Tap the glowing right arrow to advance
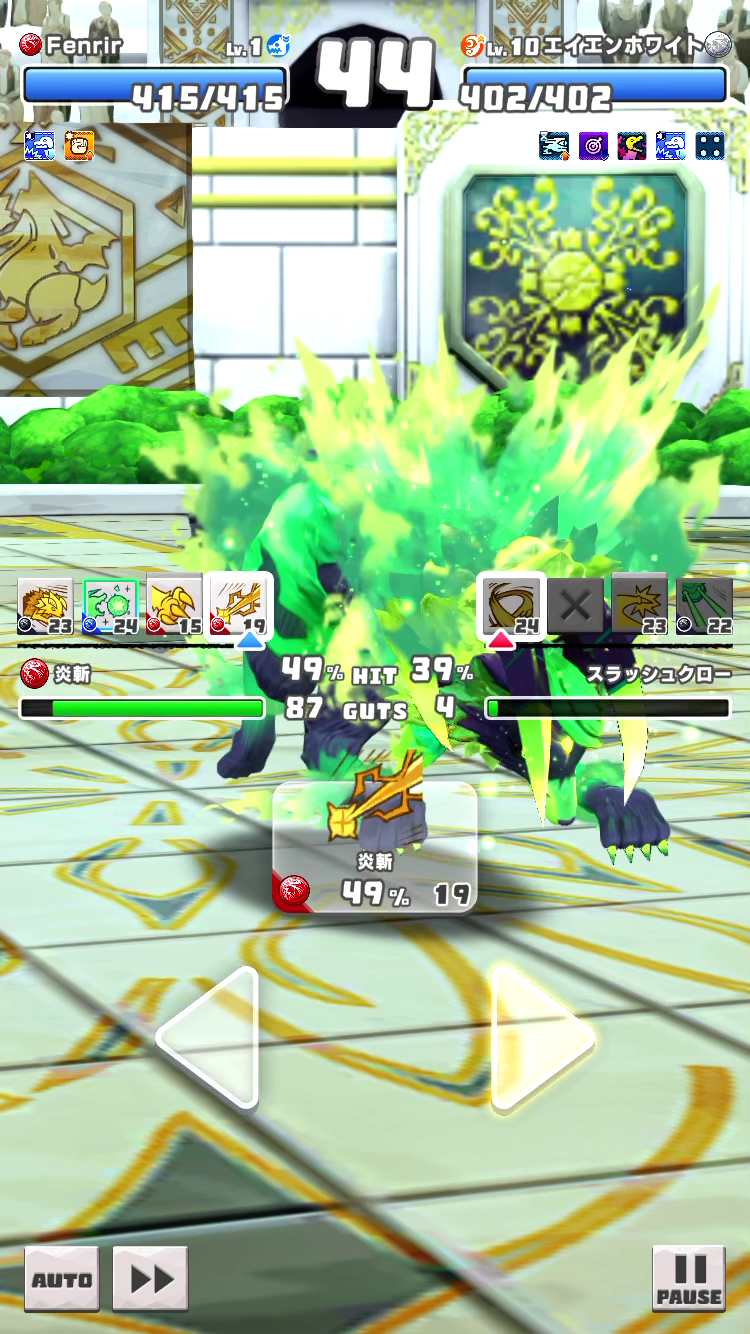Viewport: 750px width, 1334px height. pos(541,1037)
